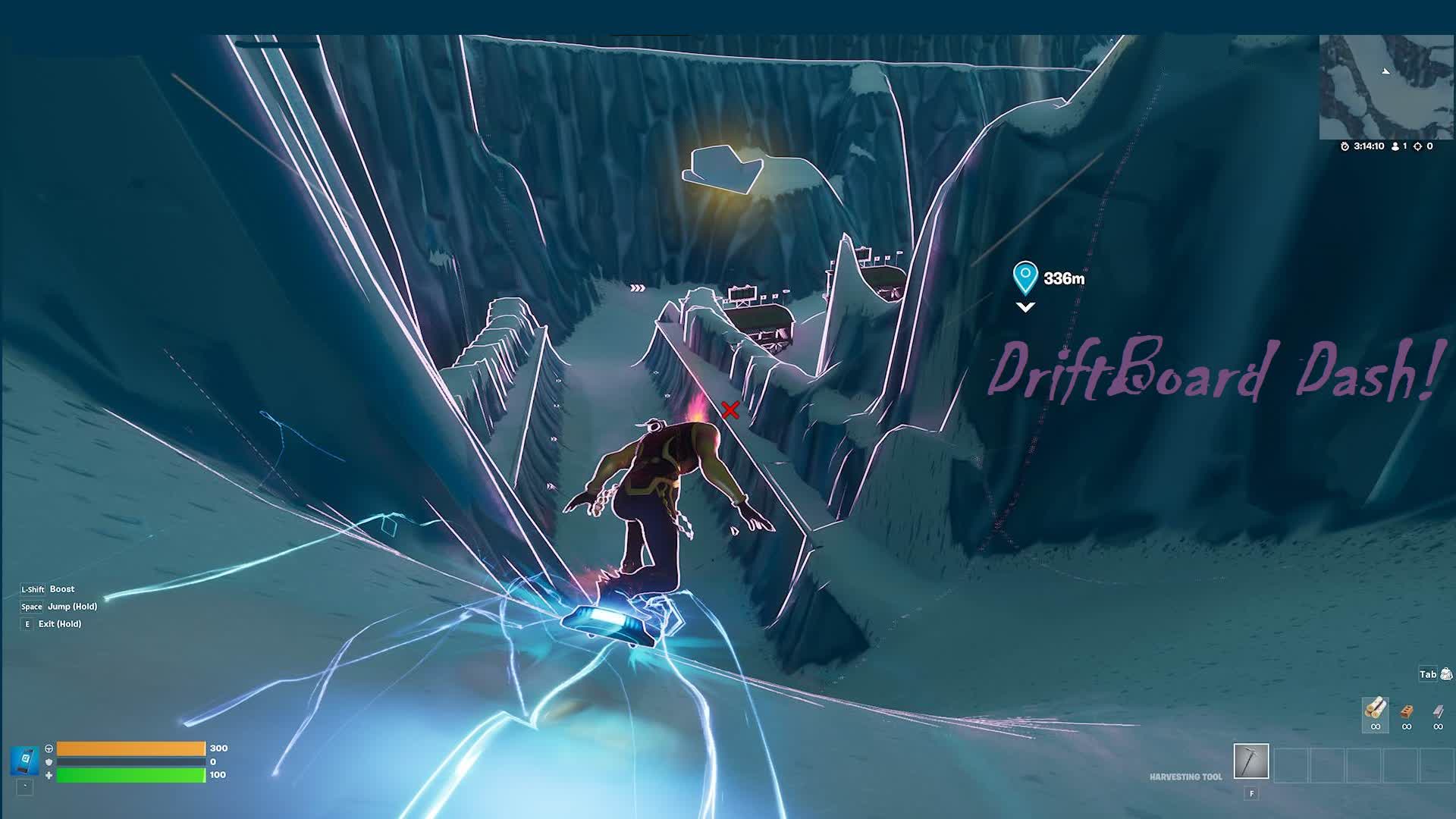Viewport: 1456px width, 819px height.
Task: Click the brick materials icon
Action: [x=1407, y=711]
